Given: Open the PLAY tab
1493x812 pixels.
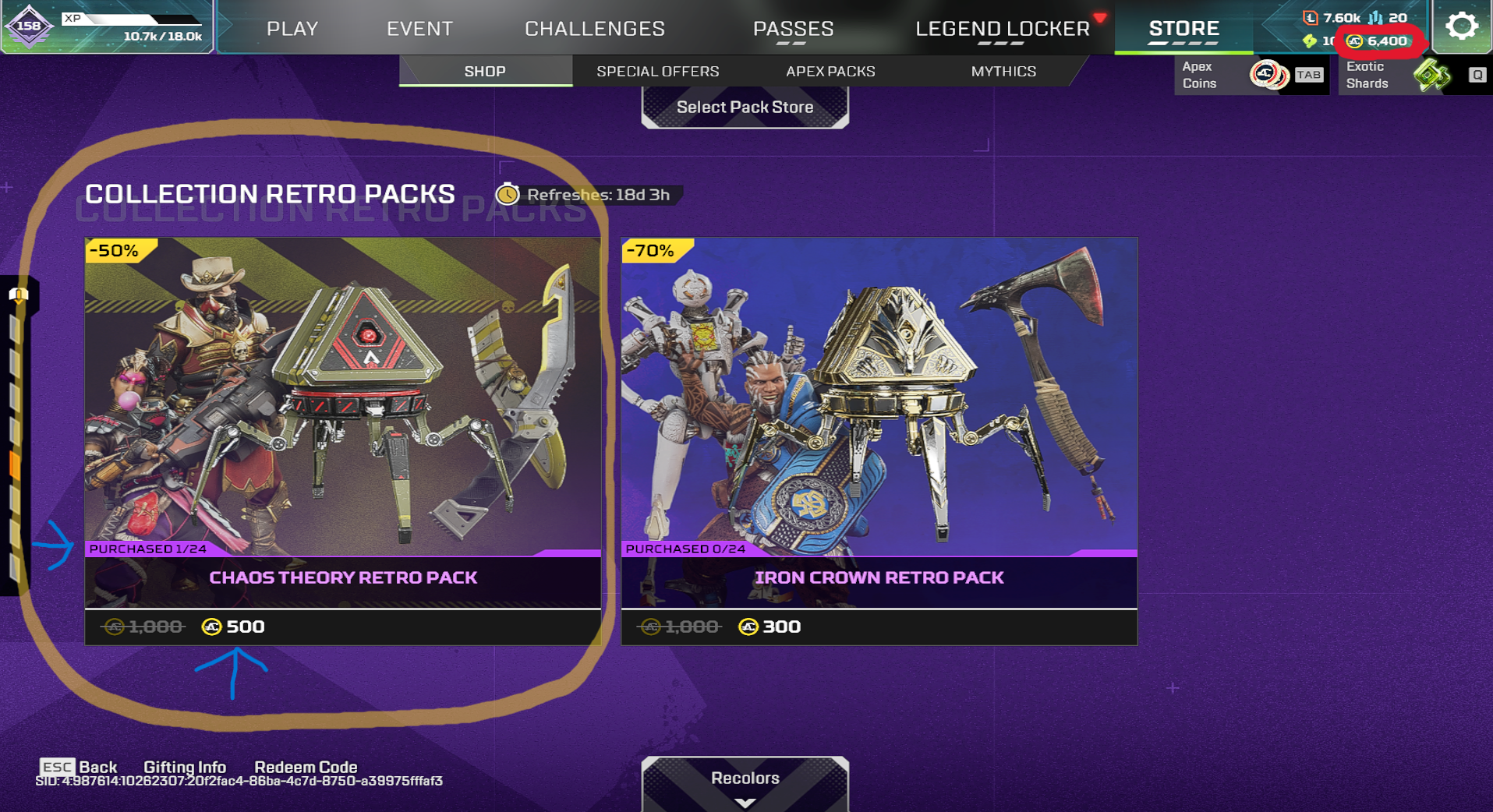Looking at the screenshot, I should (292, 29).
